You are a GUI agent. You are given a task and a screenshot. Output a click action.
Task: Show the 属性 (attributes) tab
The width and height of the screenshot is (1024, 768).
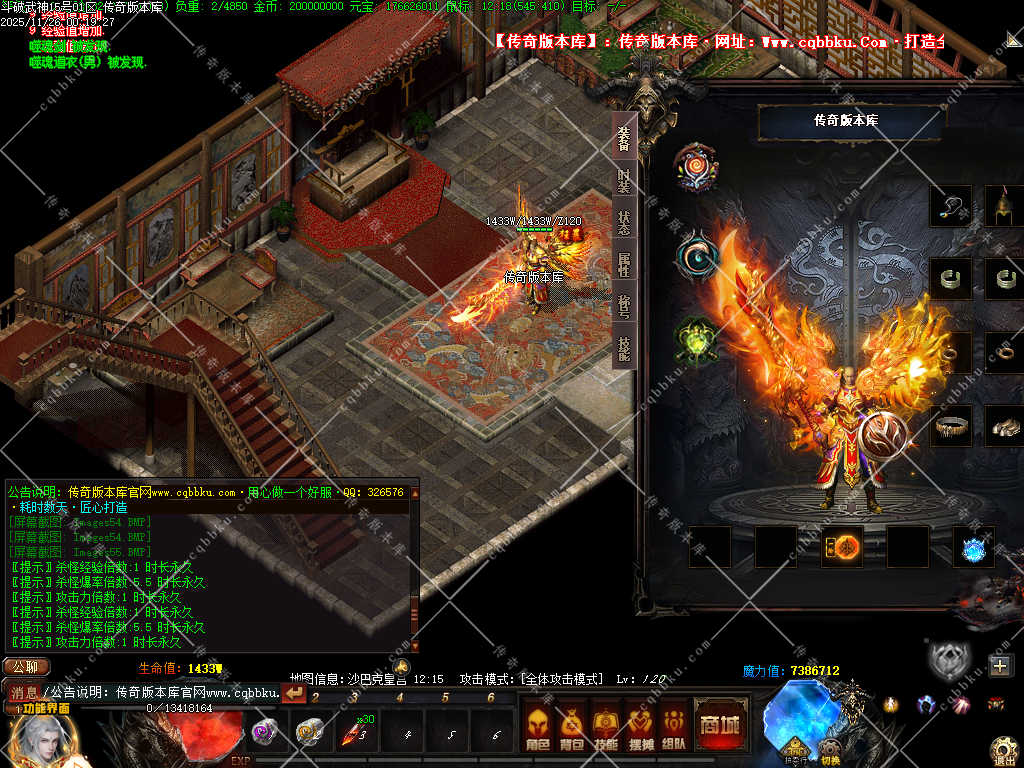pos(624,265)
